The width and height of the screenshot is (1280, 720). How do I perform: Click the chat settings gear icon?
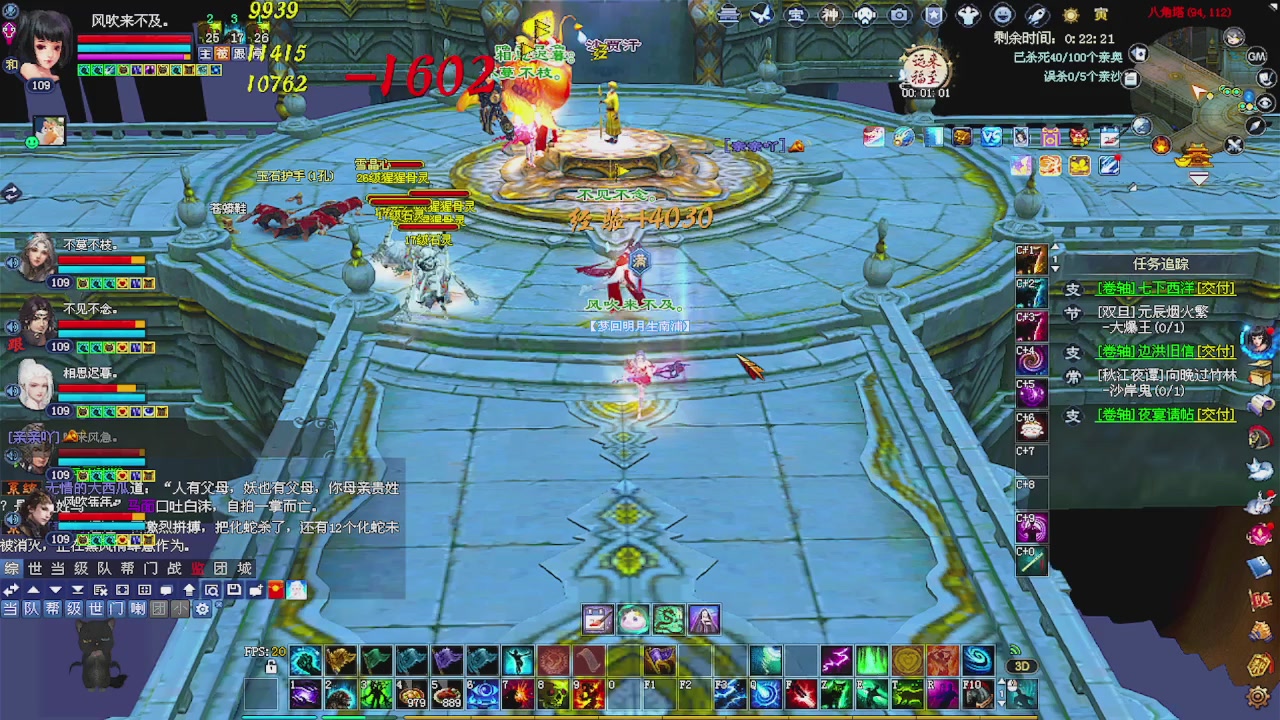[203, 608]
